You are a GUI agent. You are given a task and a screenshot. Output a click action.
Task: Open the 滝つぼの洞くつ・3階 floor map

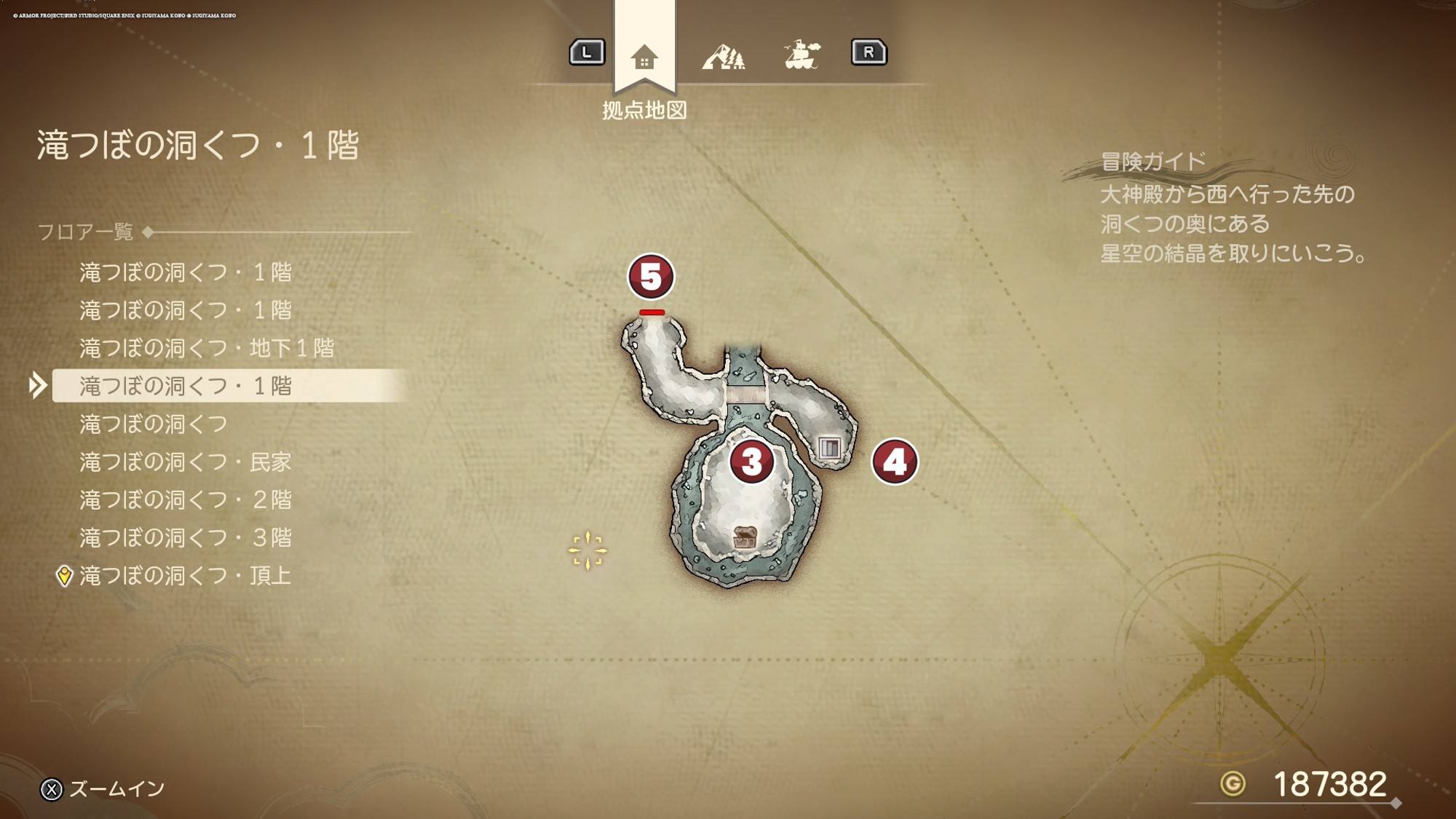point(185,537)
